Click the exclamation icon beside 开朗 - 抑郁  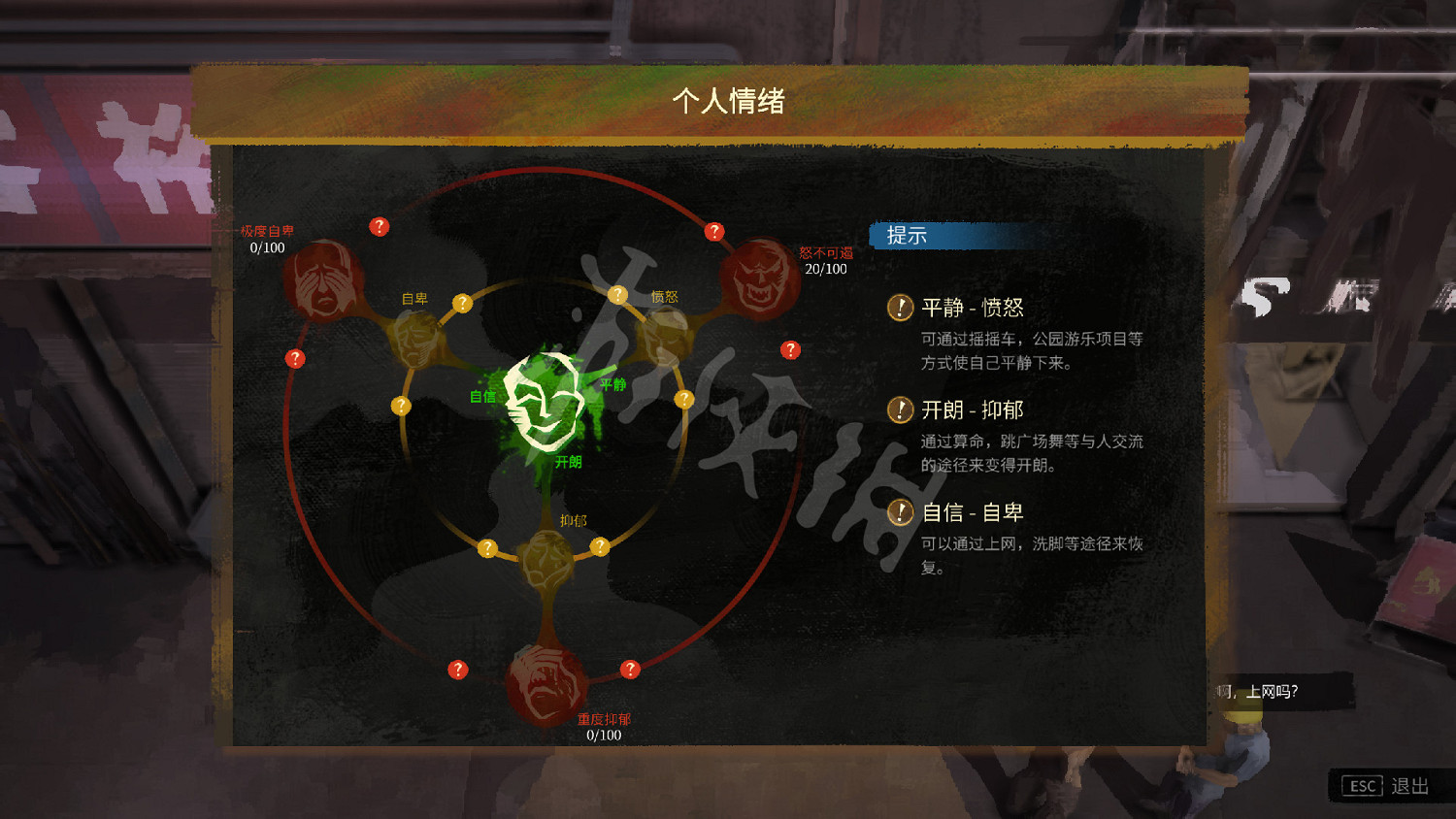pyautogui.click(x=900, y=409)
